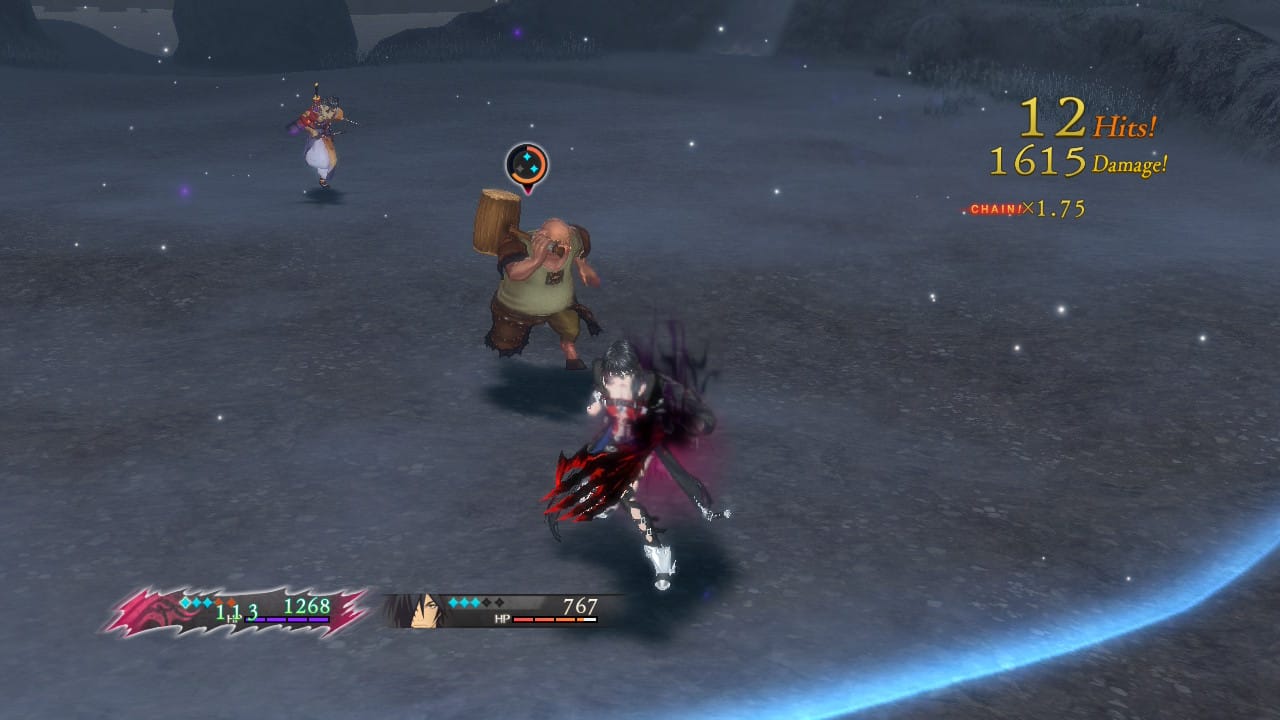Select the third cyan soul diamond on Rokurou's gauge
This screenshot has height=720, width=1280.
click(x=476, y=602)
